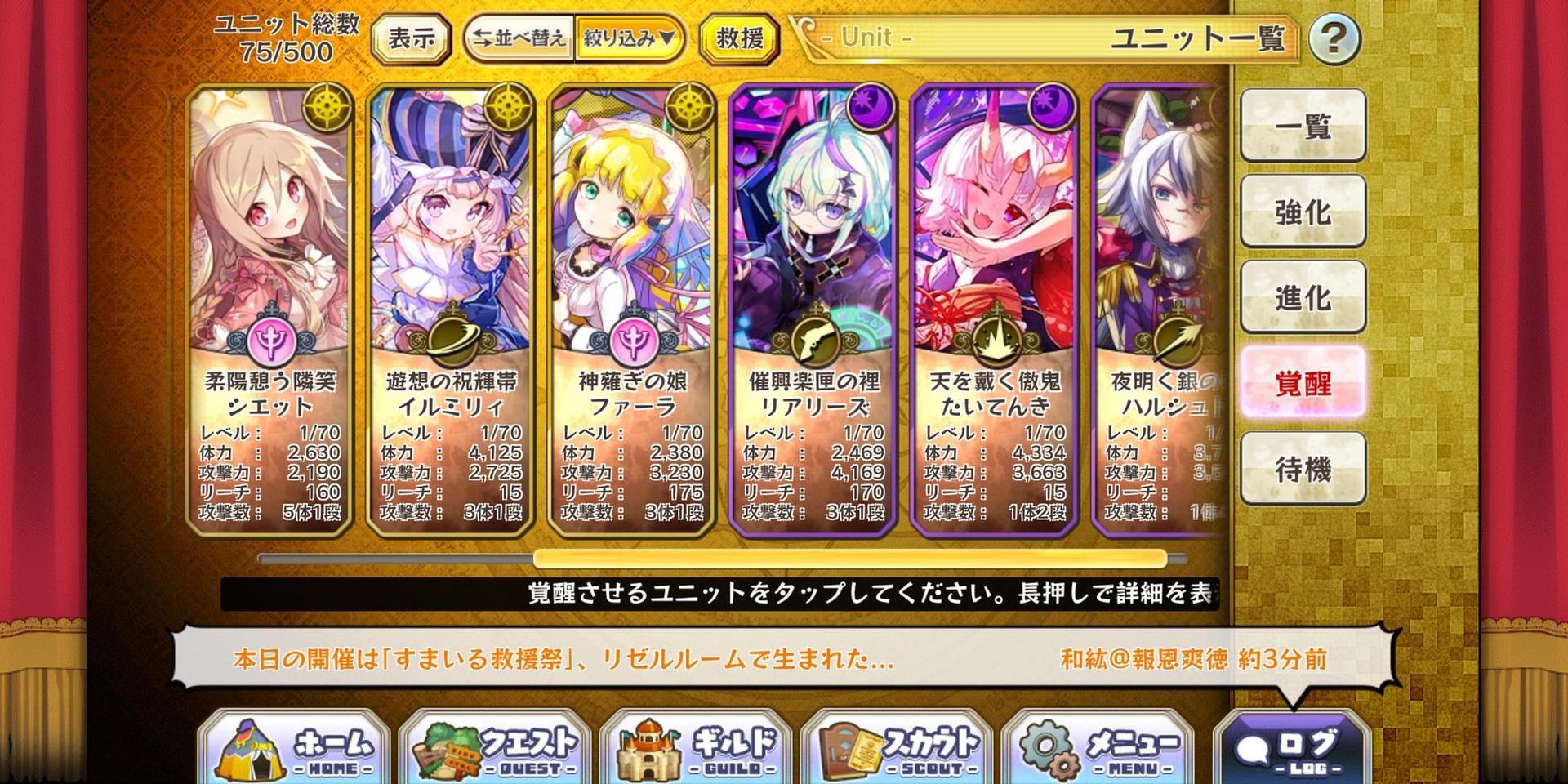Switch to the 進化 evolve tab
Viewport: 1568px width, 784px height.
pos(1303,297)
